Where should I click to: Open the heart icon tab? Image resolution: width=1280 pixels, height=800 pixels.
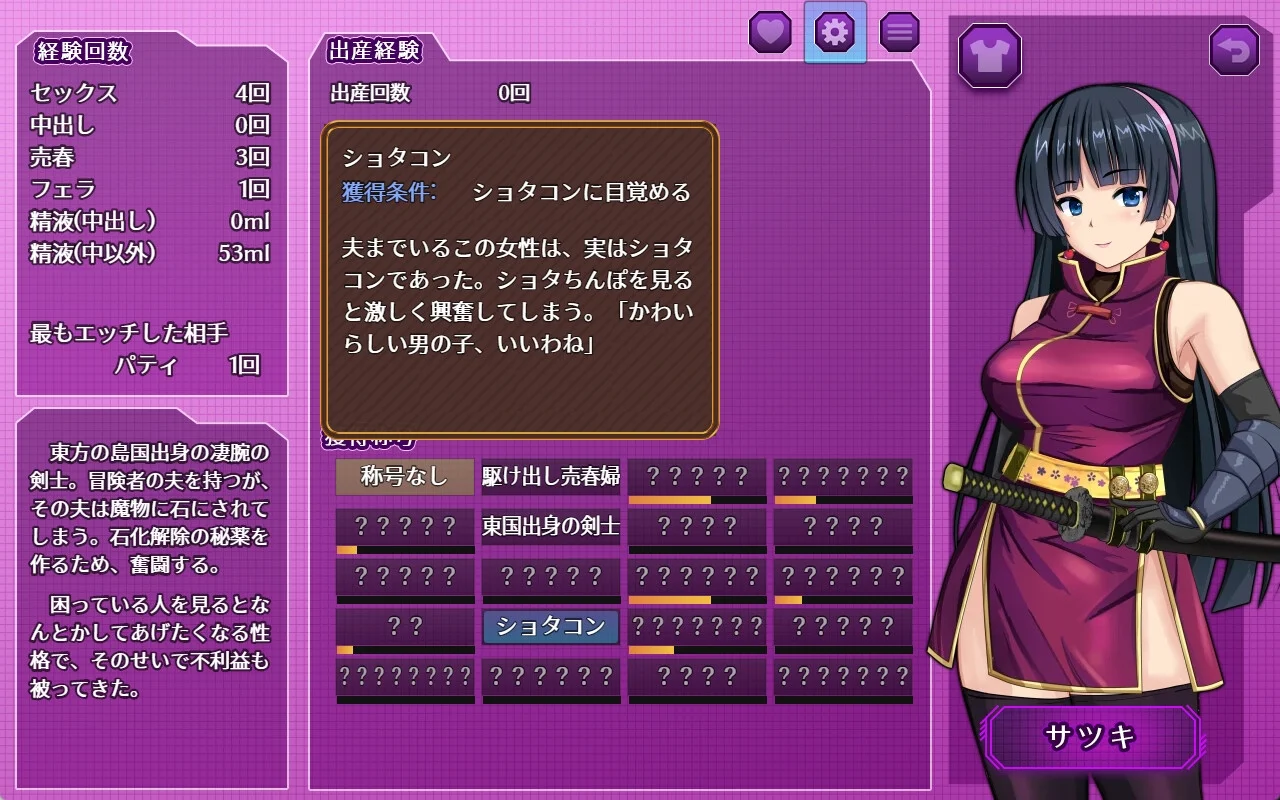pos(770,32)
